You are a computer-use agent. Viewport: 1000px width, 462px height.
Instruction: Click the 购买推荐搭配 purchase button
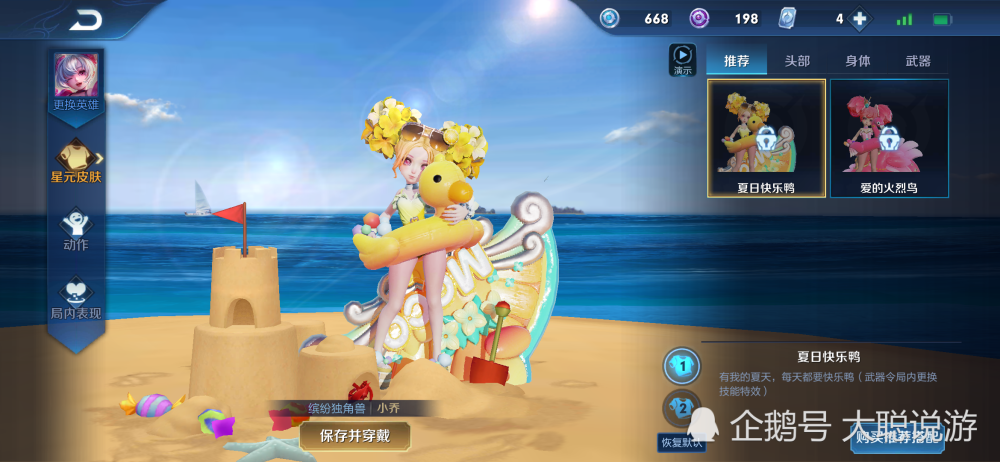[897, 436]
